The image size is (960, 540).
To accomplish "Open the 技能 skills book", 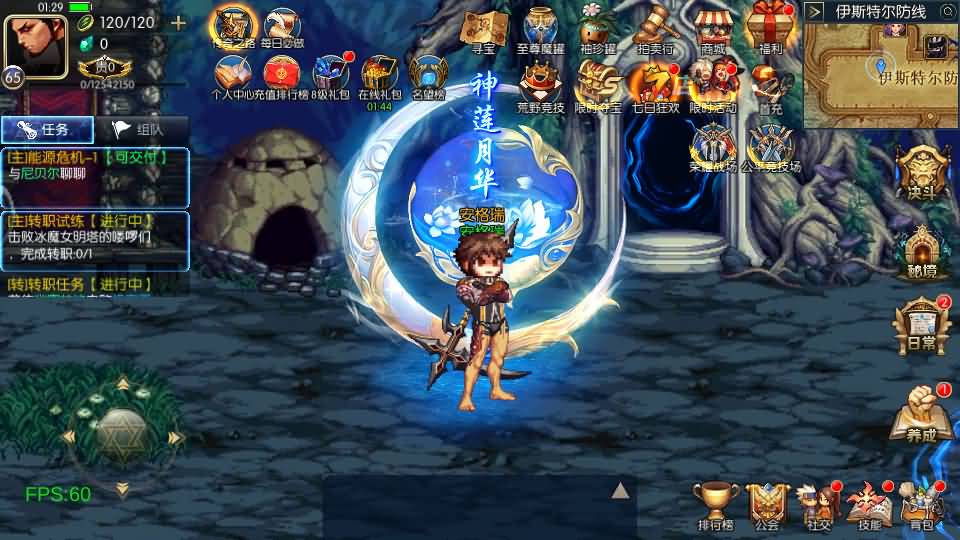I will (869, 504).
